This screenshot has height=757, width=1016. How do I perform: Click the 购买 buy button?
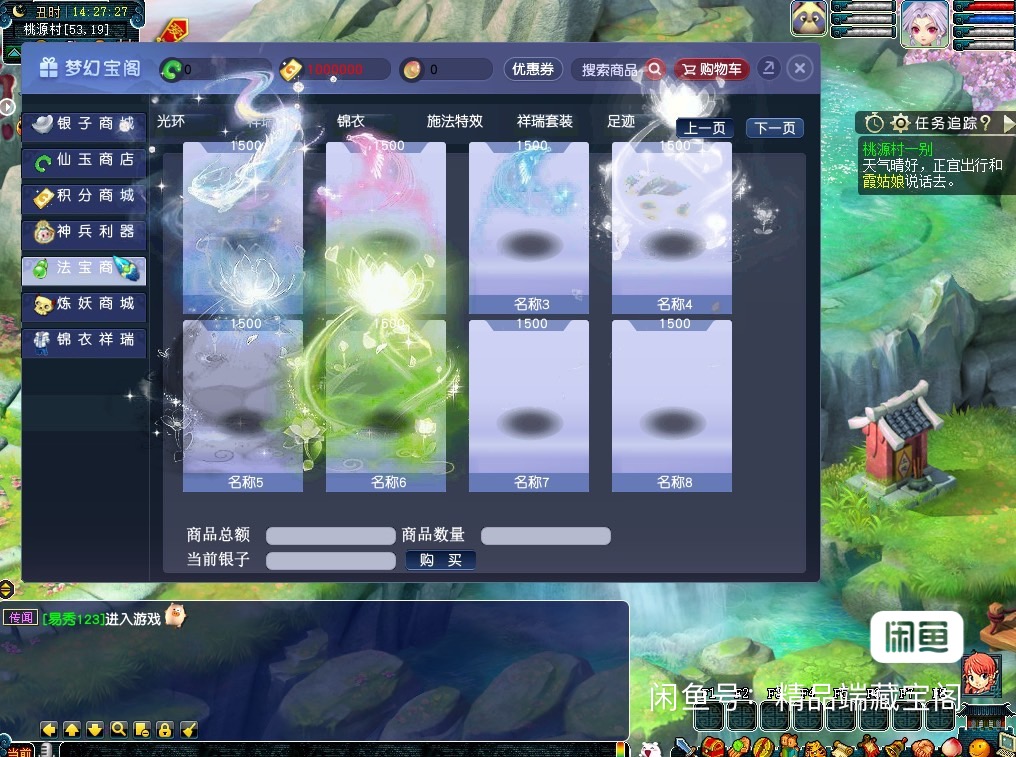[x=441, y=560]
